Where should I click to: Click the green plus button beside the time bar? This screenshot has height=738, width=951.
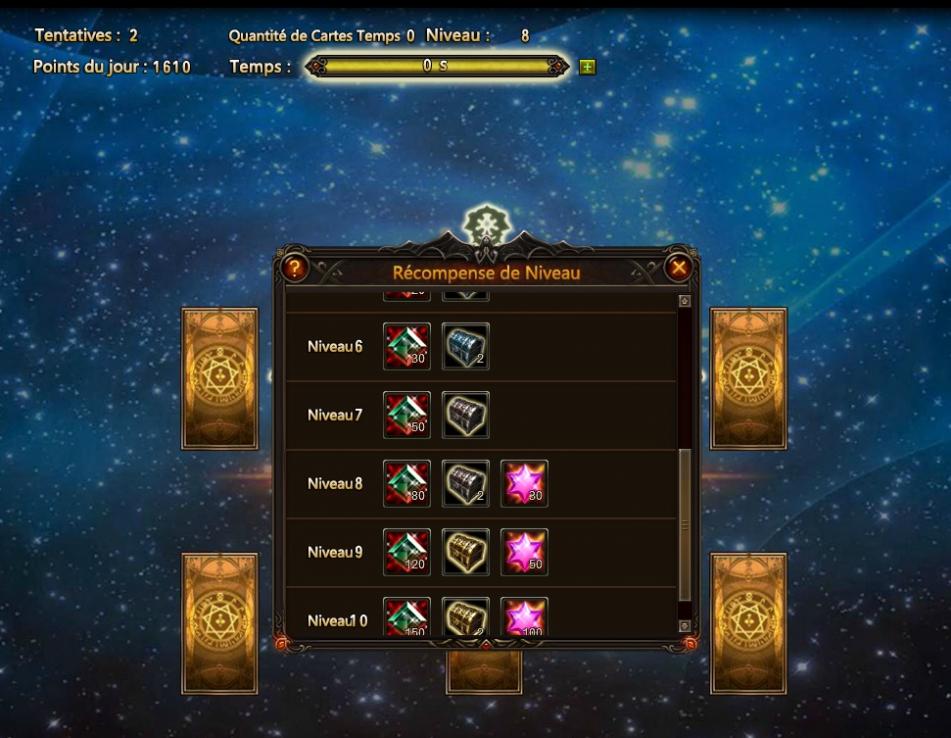587,67
